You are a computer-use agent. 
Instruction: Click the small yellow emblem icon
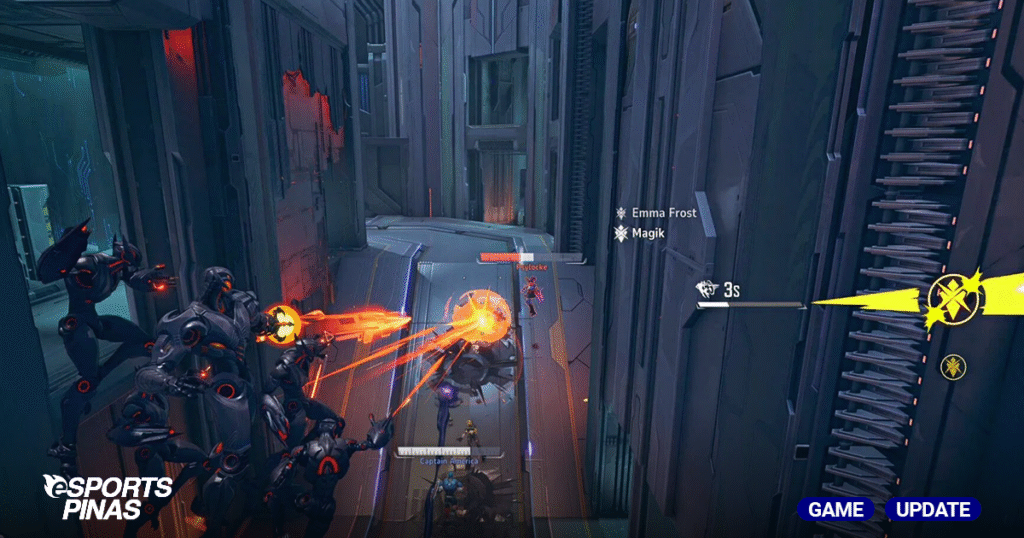(x=953, y=366)
